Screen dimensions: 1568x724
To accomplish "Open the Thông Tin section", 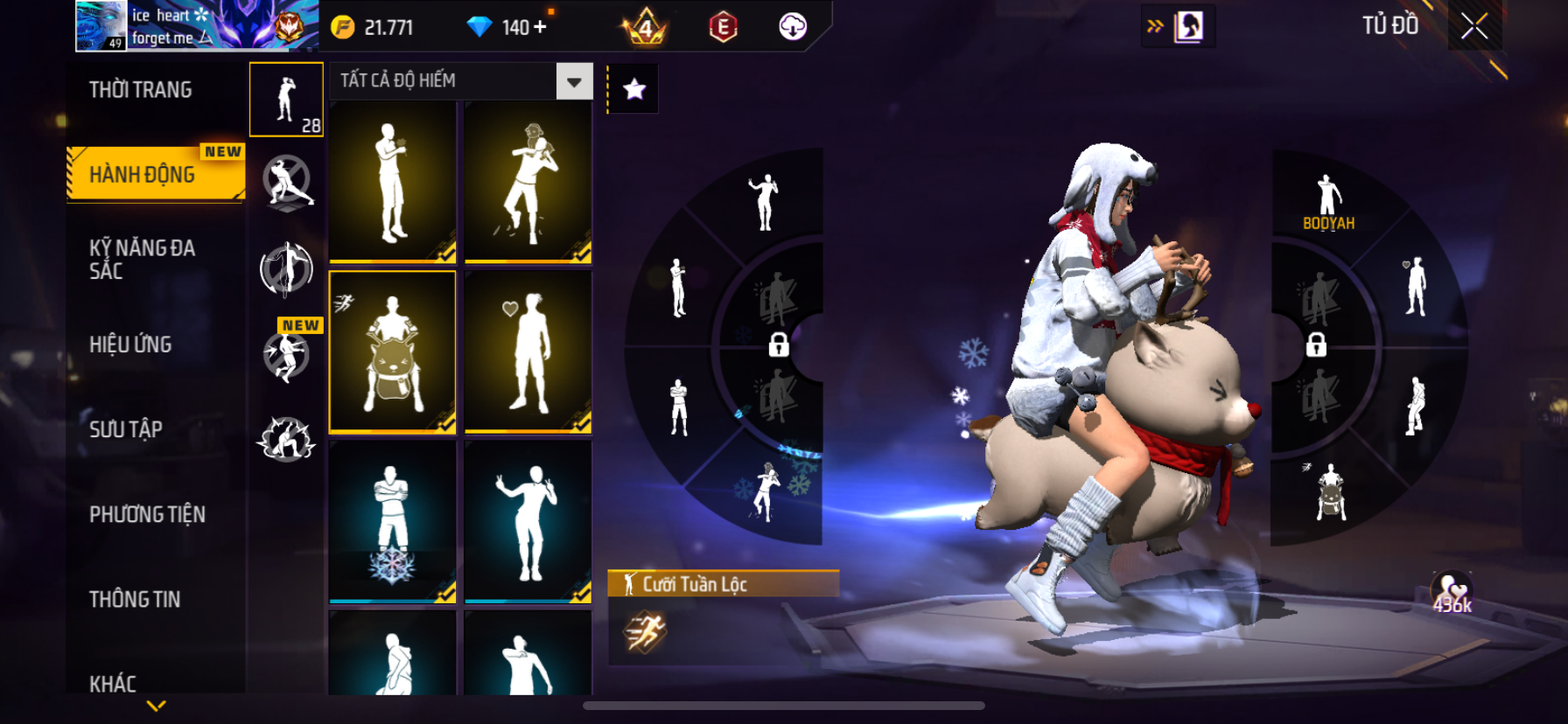I will (135, 599).
